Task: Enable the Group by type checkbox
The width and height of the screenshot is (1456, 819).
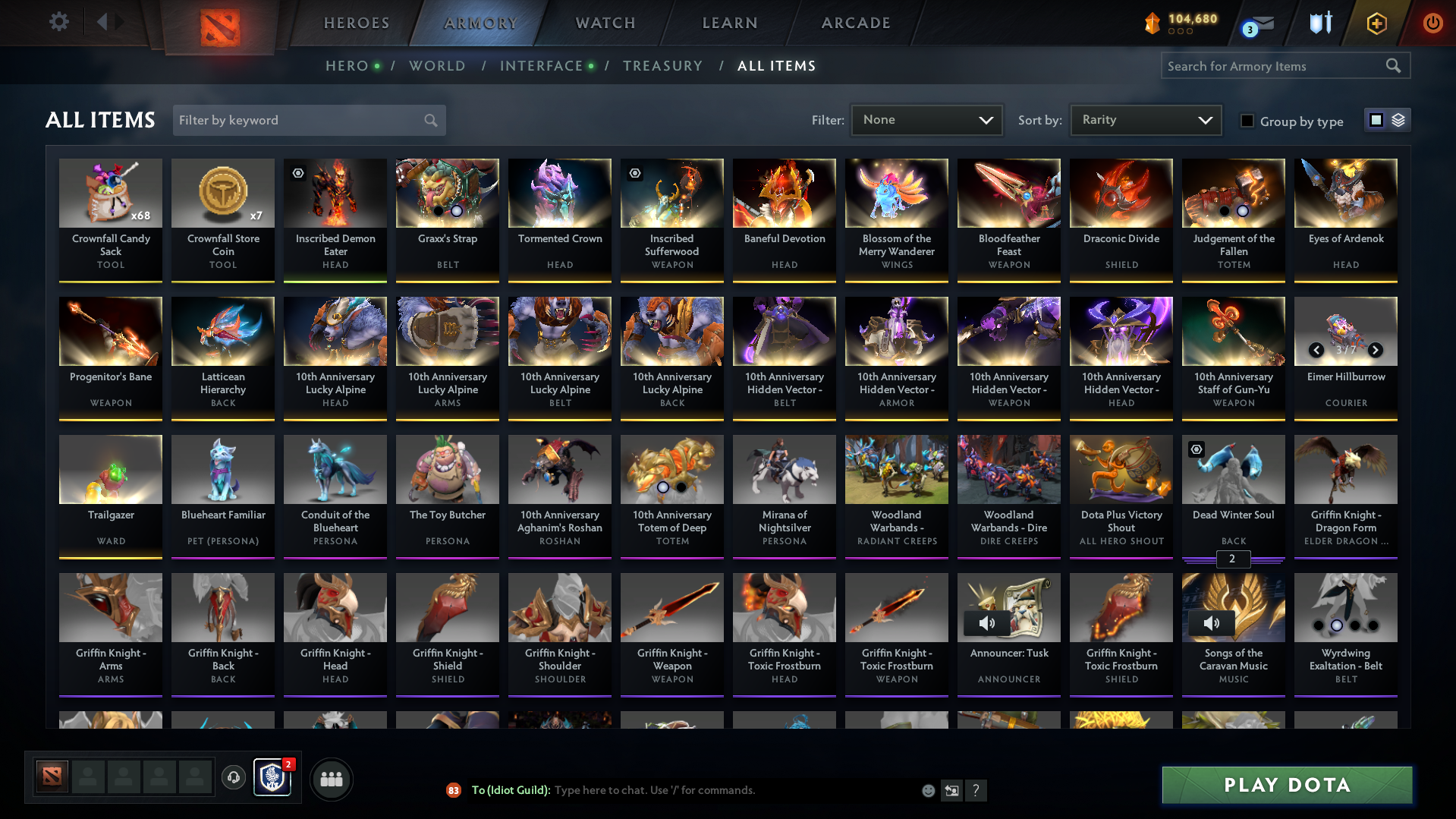Action: (1247, 120)
